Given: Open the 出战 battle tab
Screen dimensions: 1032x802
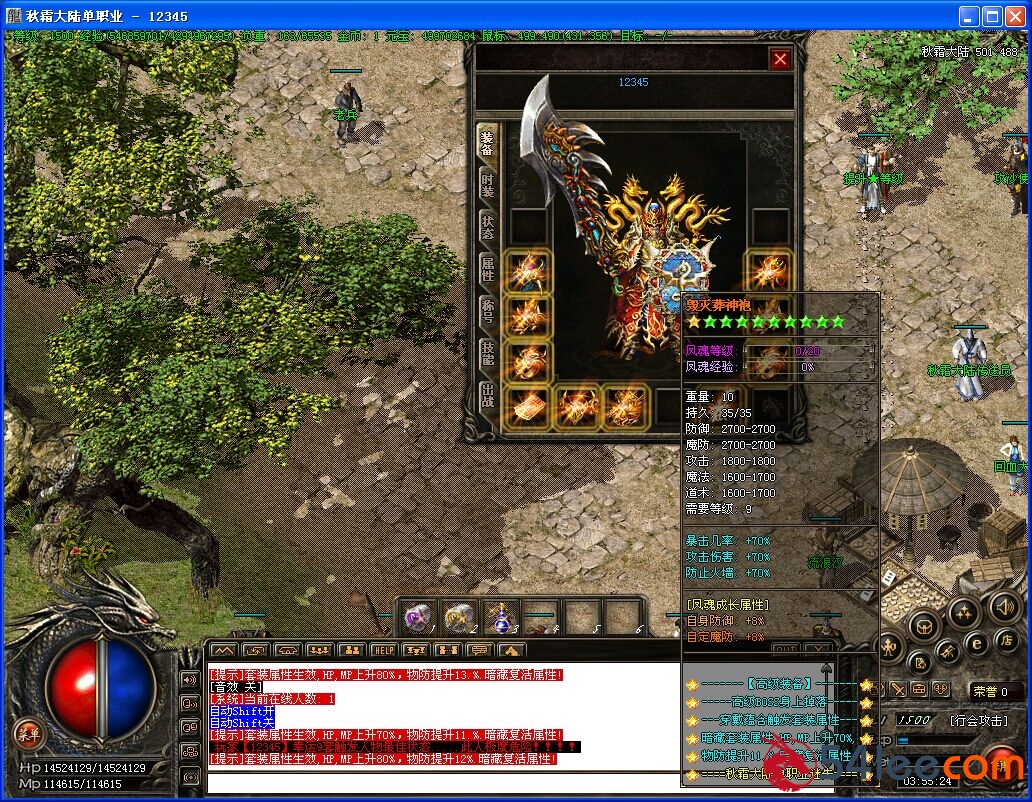Looking at the screenshot, I should click(487, 395).
